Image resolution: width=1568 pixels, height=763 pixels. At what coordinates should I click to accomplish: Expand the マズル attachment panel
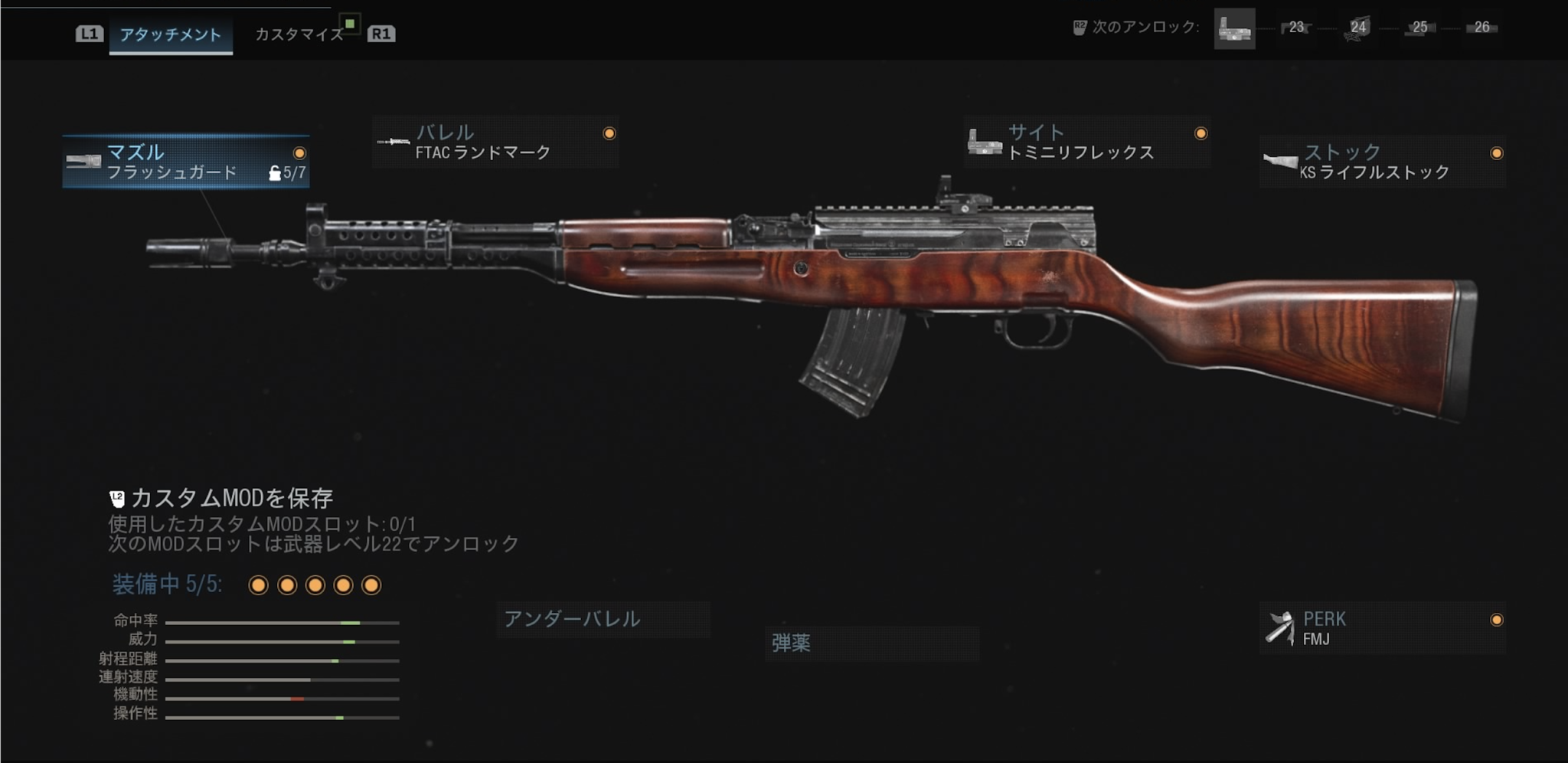click(186, 161)
